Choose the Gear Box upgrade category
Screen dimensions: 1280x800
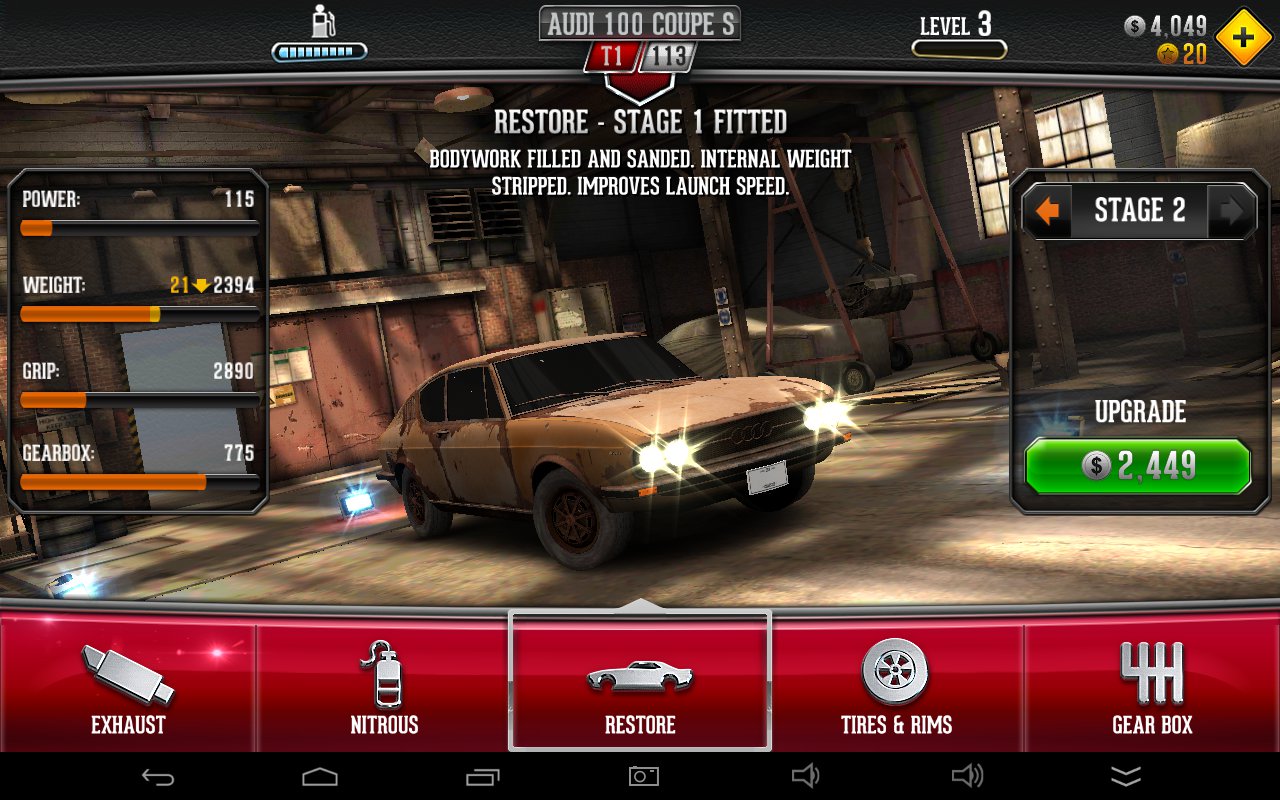pyautogui.click(x=1152, y=687)
